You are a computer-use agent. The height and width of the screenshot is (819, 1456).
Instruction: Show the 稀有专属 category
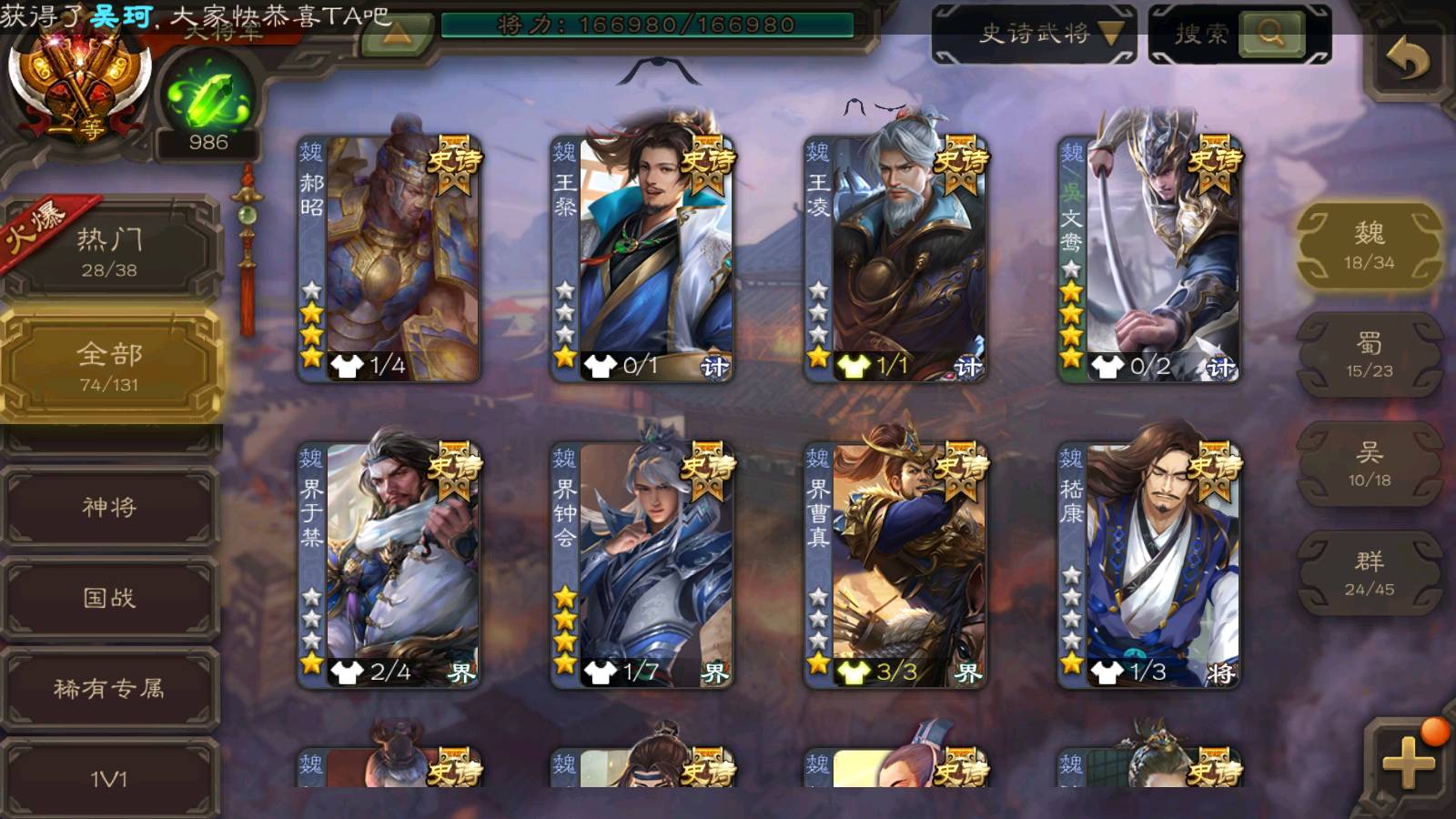tap(109, 689)
